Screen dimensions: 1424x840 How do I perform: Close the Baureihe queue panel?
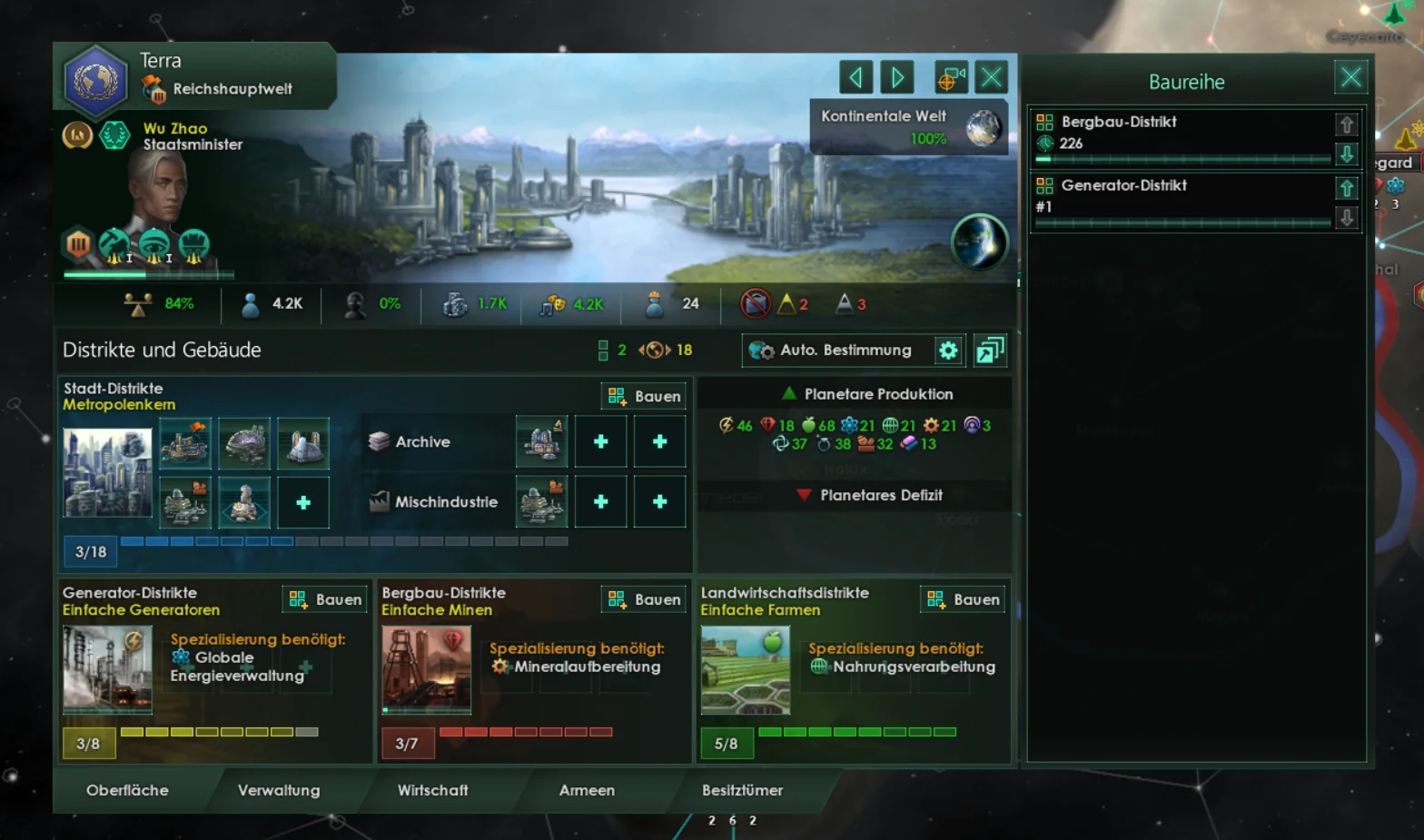(1350, 77)
